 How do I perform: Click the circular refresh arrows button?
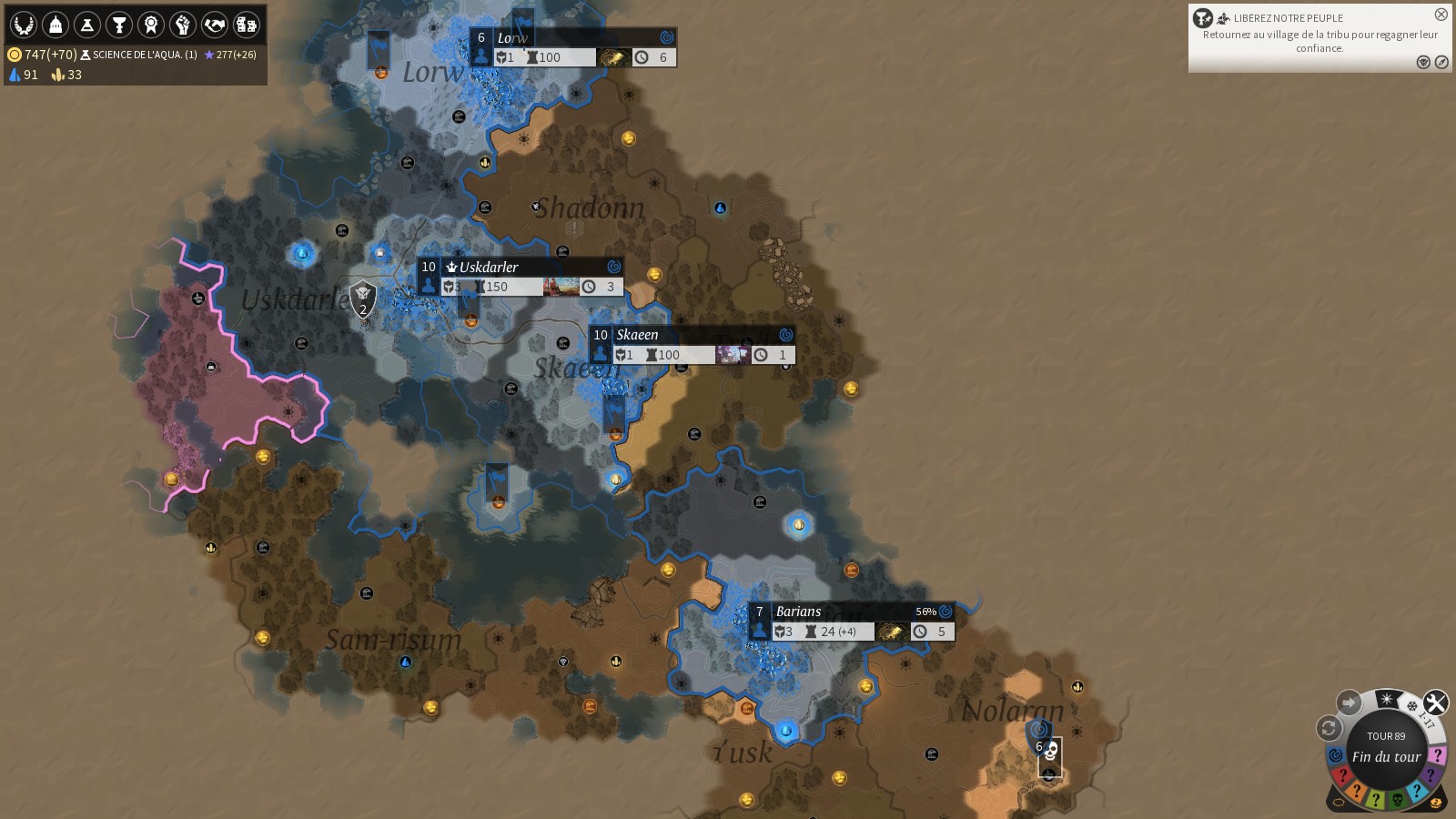coord(1329,728)
